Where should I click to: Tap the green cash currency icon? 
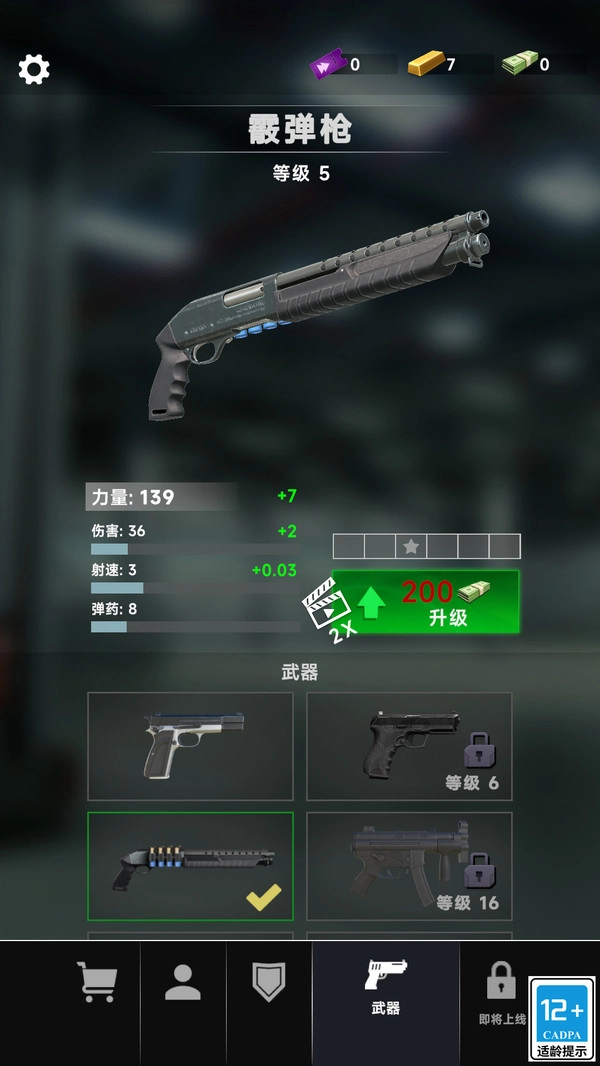[518, 64]
